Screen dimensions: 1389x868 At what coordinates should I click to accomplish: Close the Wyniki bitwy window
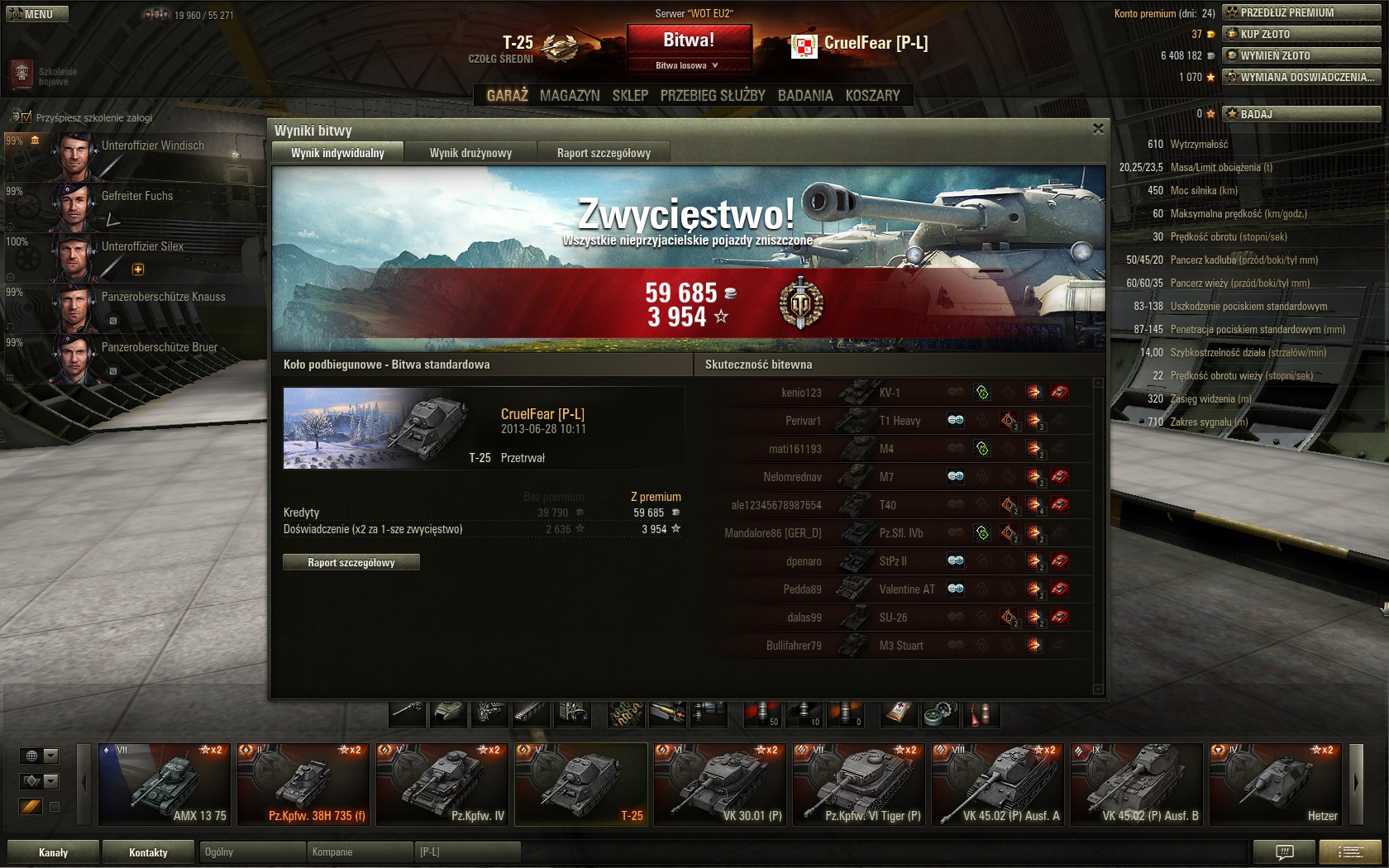[x=1098, y=129]
